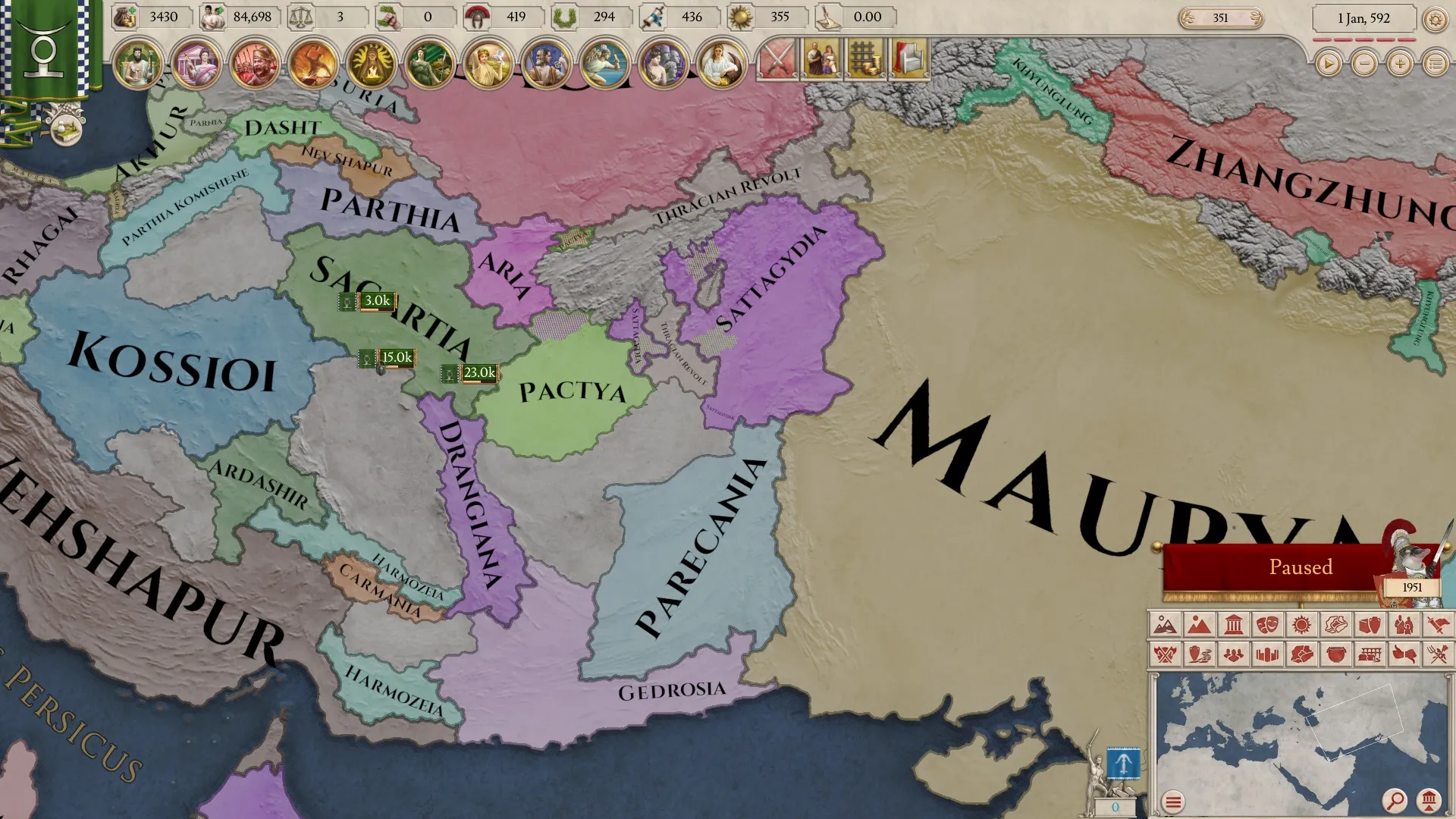The height and width of the screenshot is (819, 1456).
Task: Switch to the theatre masks map mode
Action: pyautogui.click(x=1267, y=625)
